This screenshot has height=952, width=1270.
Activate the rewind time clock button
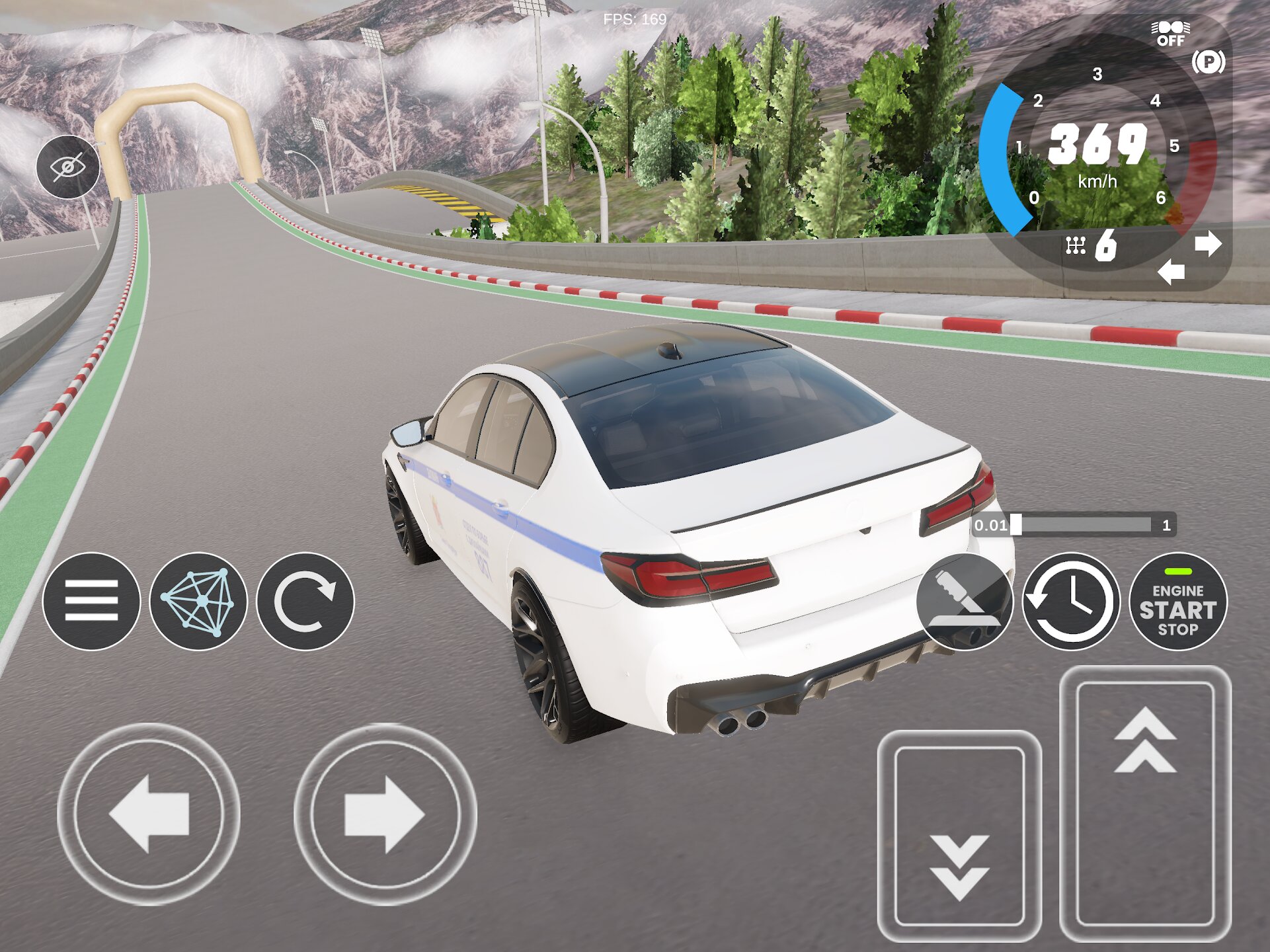click(1071, 602)
